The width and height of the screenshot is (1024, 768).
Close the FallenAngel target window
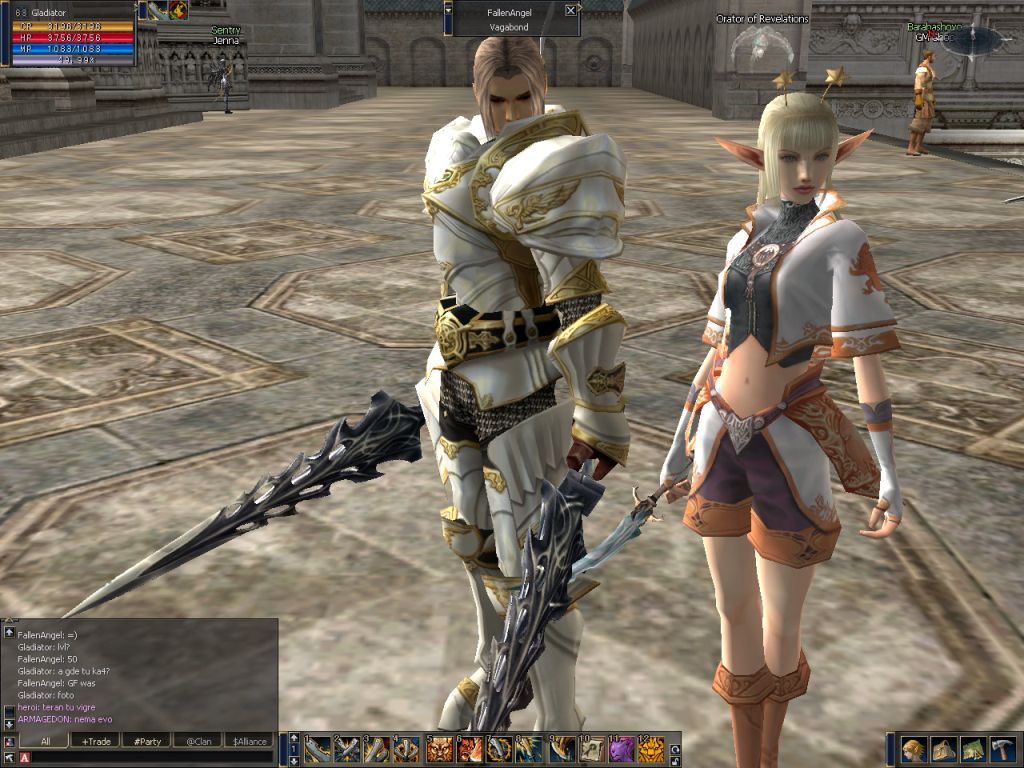point(570,10)
